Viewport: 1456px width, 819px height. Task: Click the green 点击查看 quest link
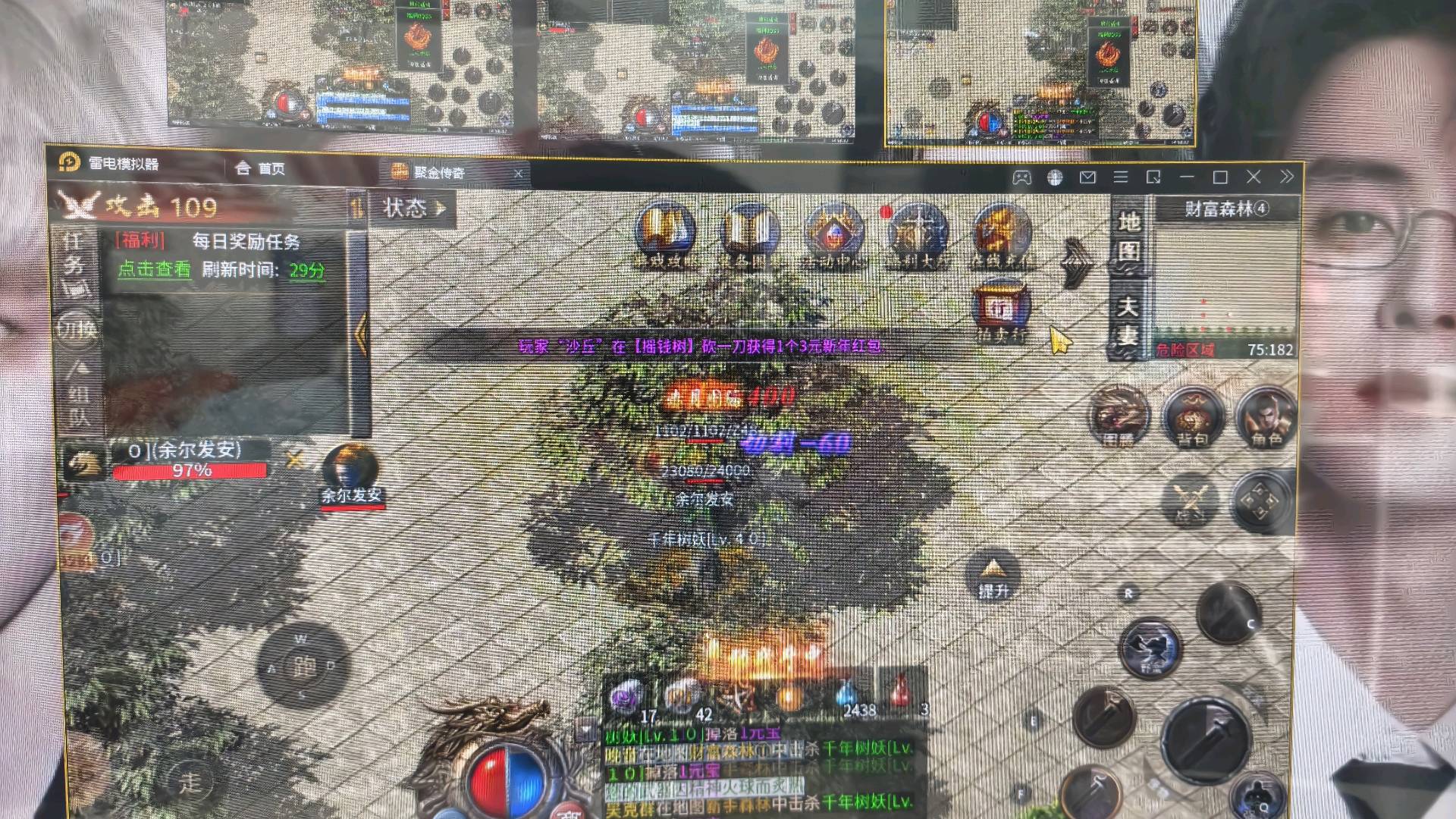pyautogui.click(x=154, y=269)
